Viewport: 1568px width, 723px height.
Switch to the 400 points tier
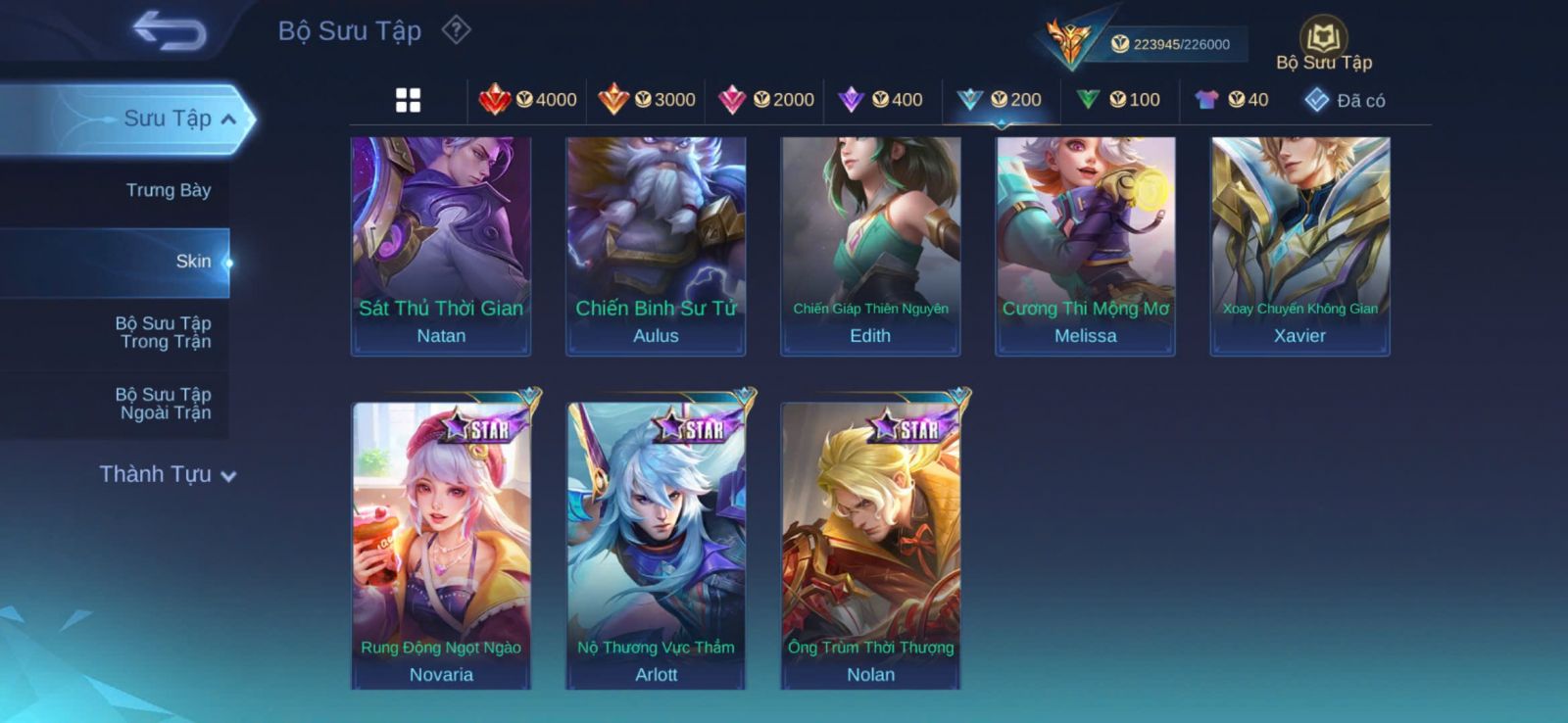[x=881, y=100]
